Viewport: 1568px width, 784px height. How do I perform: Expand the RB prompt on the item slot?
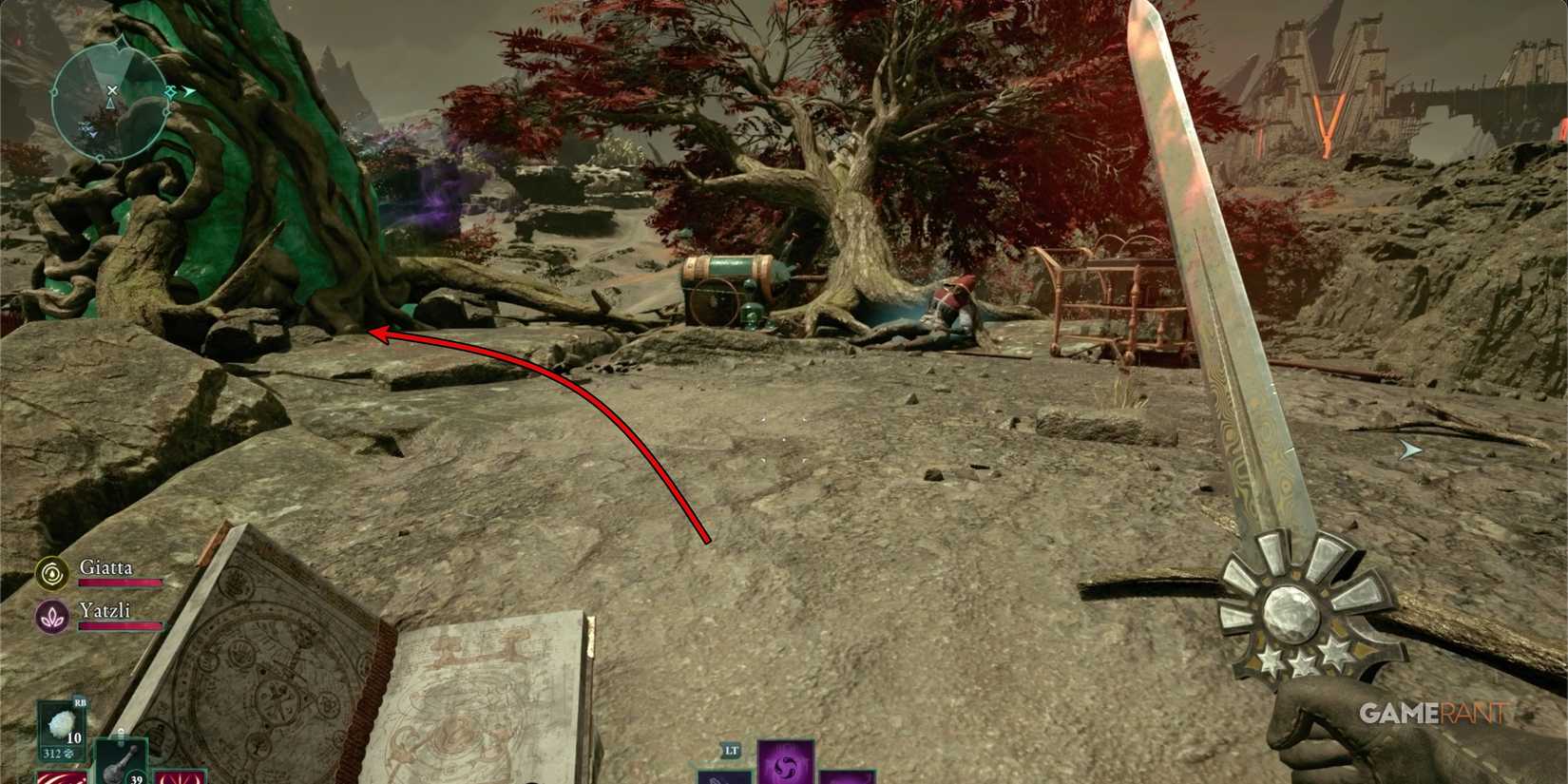(79, 703)
